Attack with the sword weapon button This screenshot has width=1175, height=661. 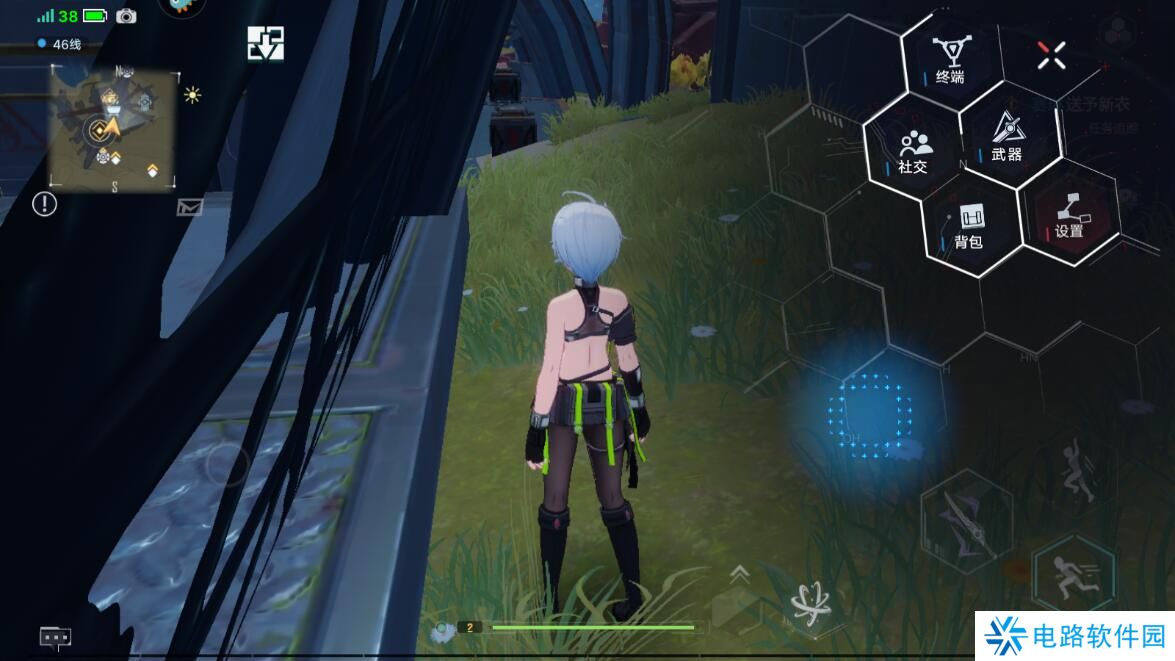click(x=964, y=522)
